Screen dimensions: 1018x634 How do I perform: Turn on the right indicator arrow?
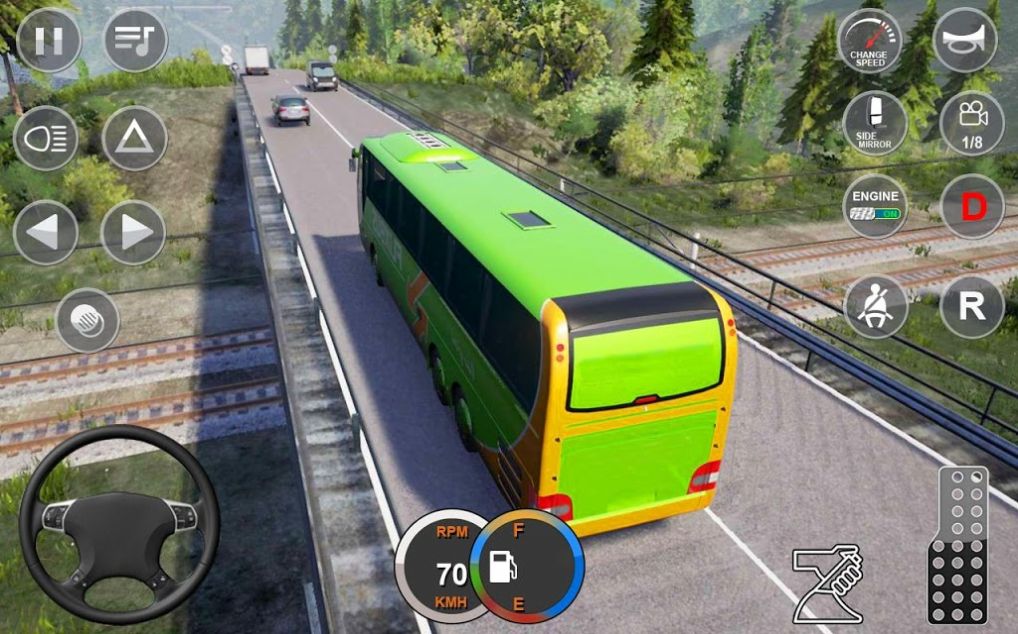point(134,232)
